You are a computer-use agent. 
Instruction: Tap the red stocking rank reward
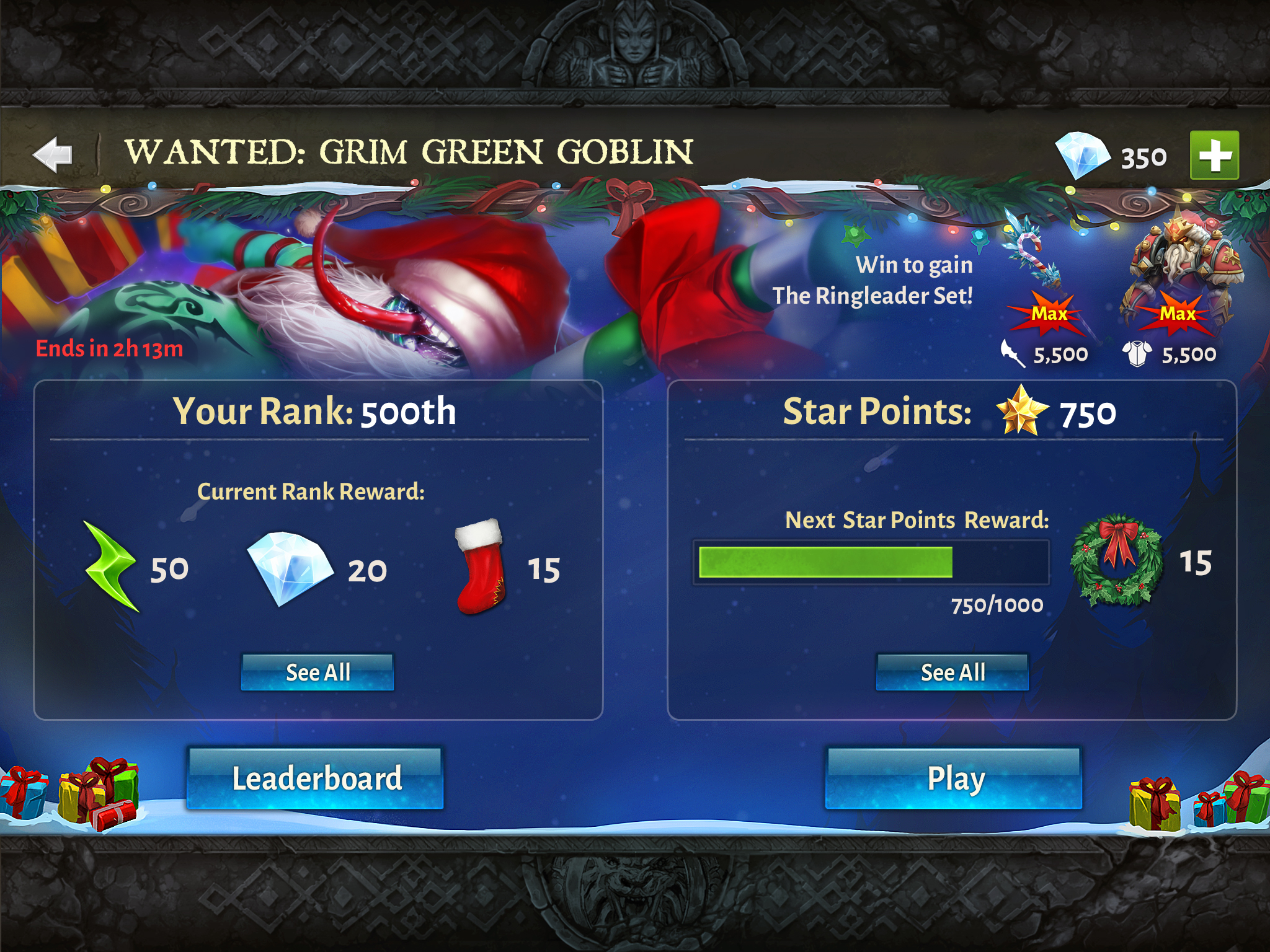(x=480, y=566)
